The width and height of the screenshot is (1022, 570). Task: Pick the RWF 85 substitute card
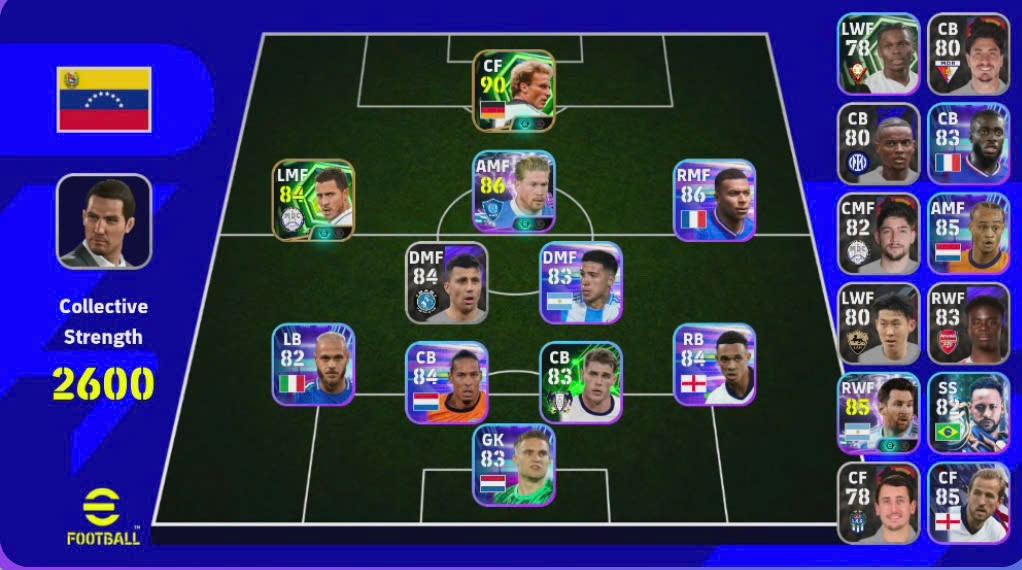click(878, 414)
